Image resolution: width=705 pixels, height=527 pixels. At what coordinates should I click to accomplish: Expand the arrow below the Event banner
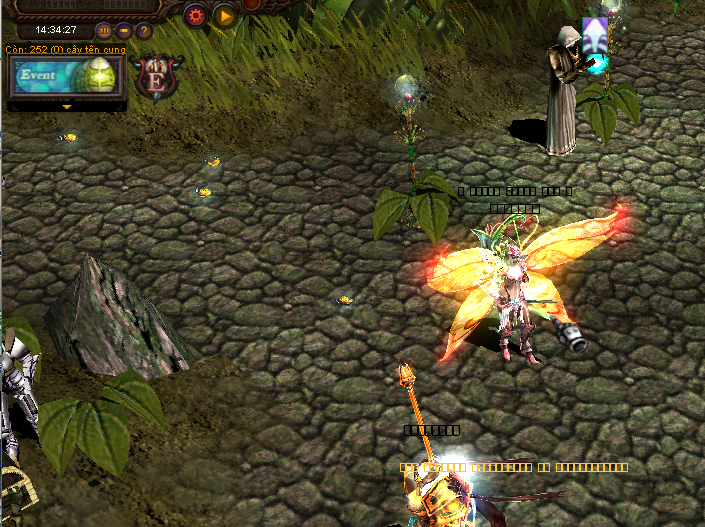point(66,106)
